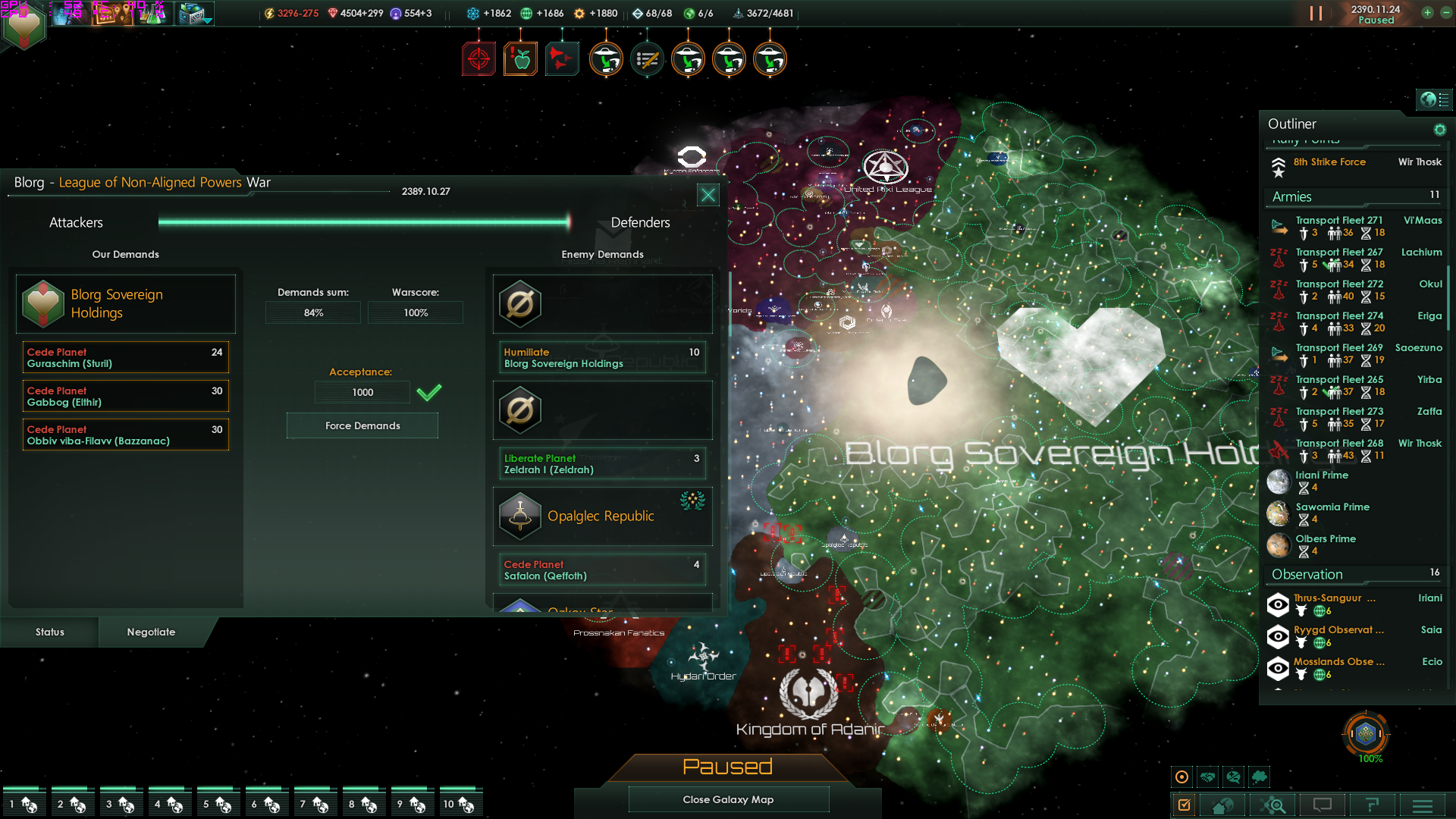
Task: Toggle the game pause button
Action: click(x=1316, y=14)
